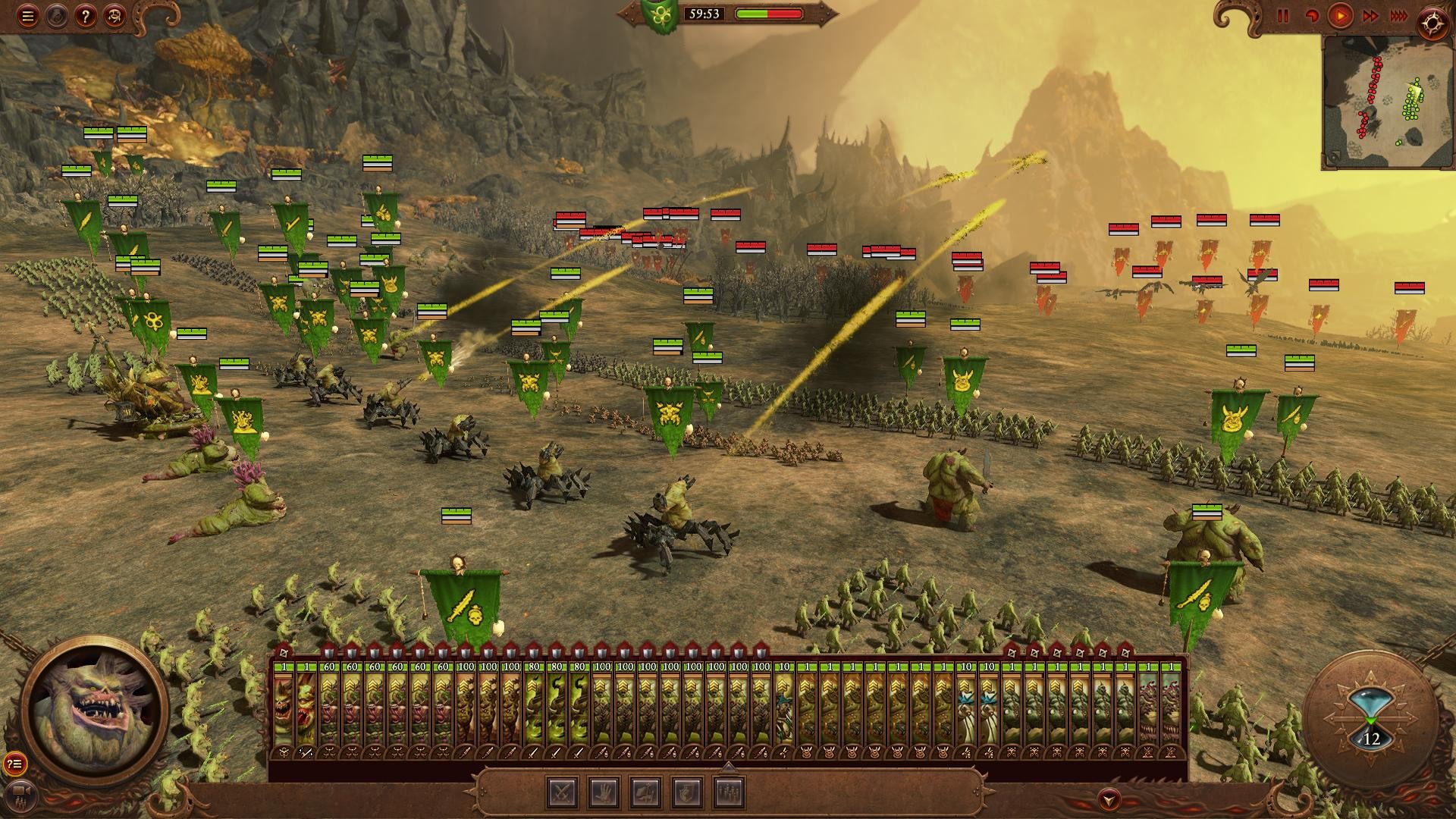Click the group formation soldiers button
The width and height of the screenshot is (1456, 819).
pyautogui.click(x=729, y=792)
